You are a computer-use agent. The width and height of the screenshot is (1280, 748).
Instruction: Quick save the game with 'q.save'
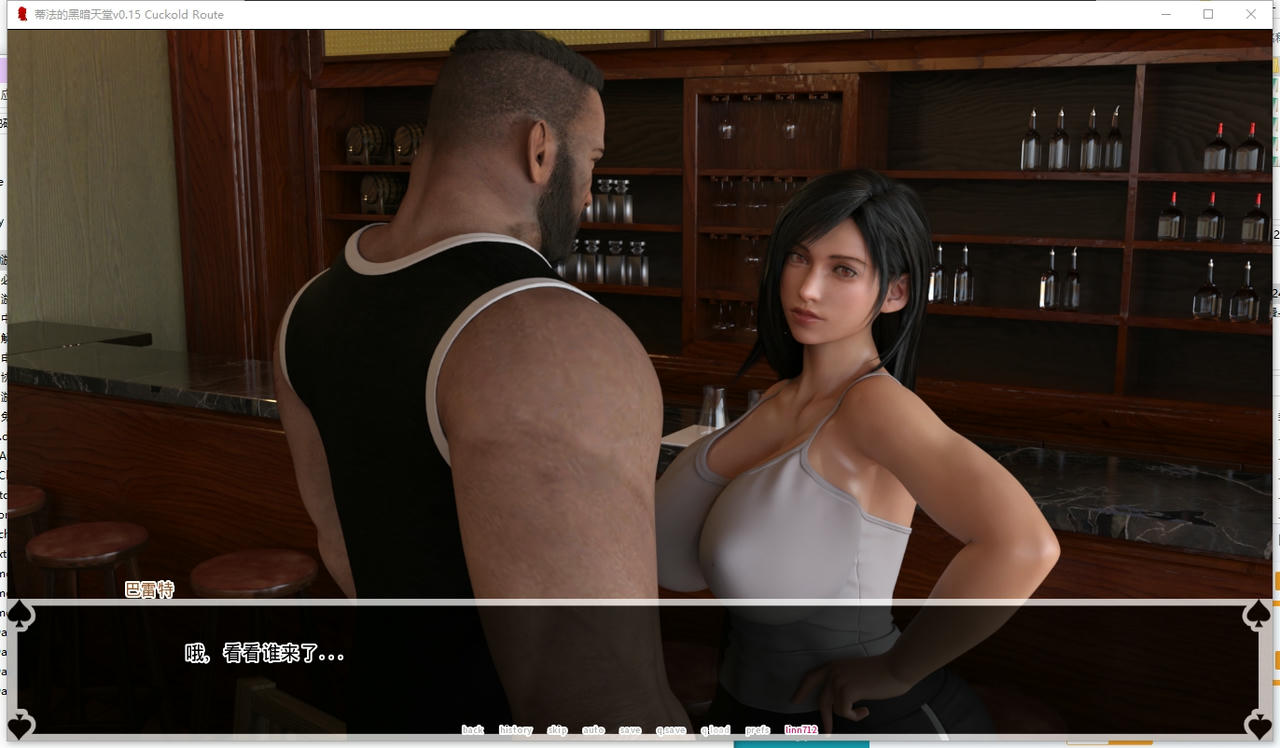pos(671,730)
